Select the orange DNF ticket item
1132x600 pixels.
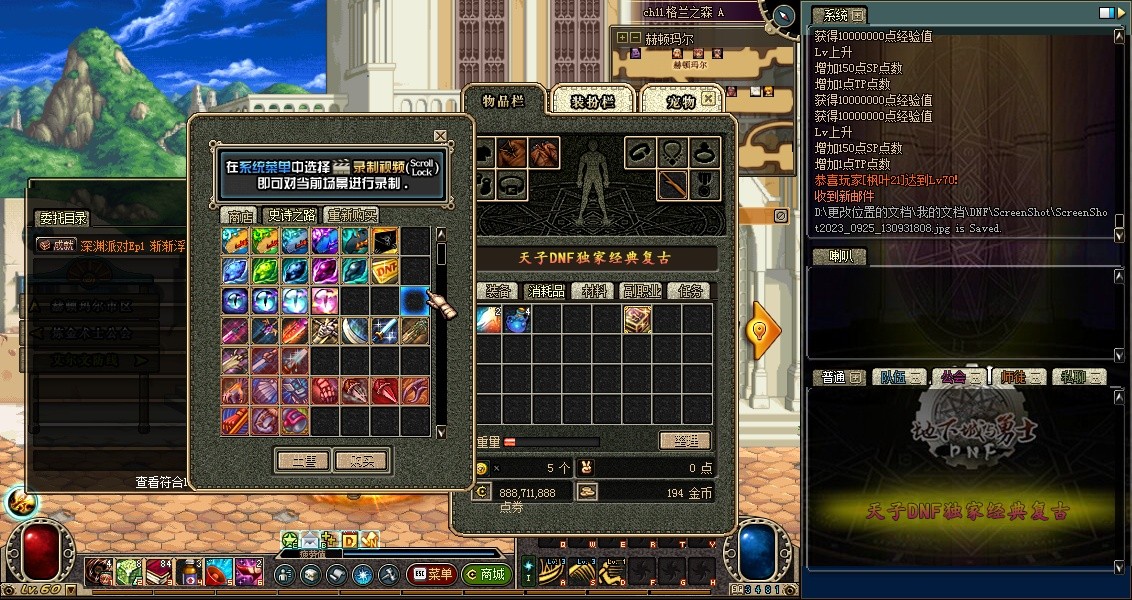(x=386, y=271)
